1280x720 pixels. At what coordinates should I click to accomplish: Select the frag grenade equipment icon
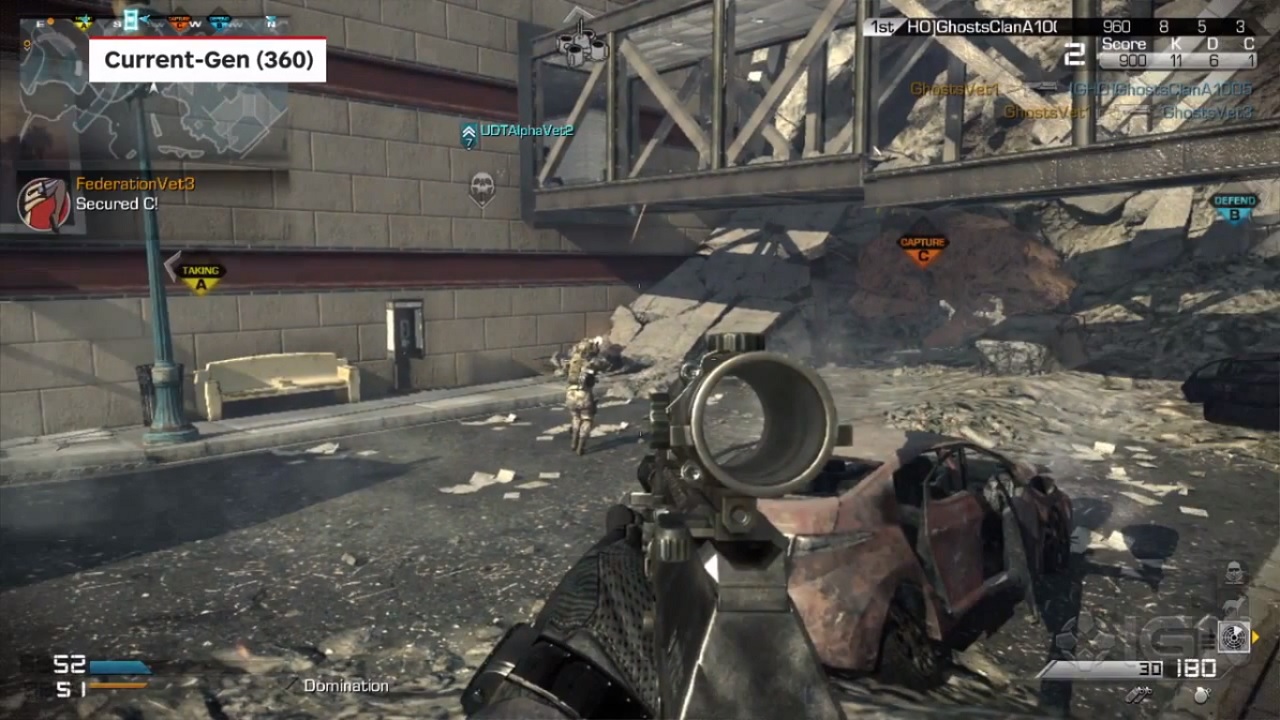coord(1202,694)
